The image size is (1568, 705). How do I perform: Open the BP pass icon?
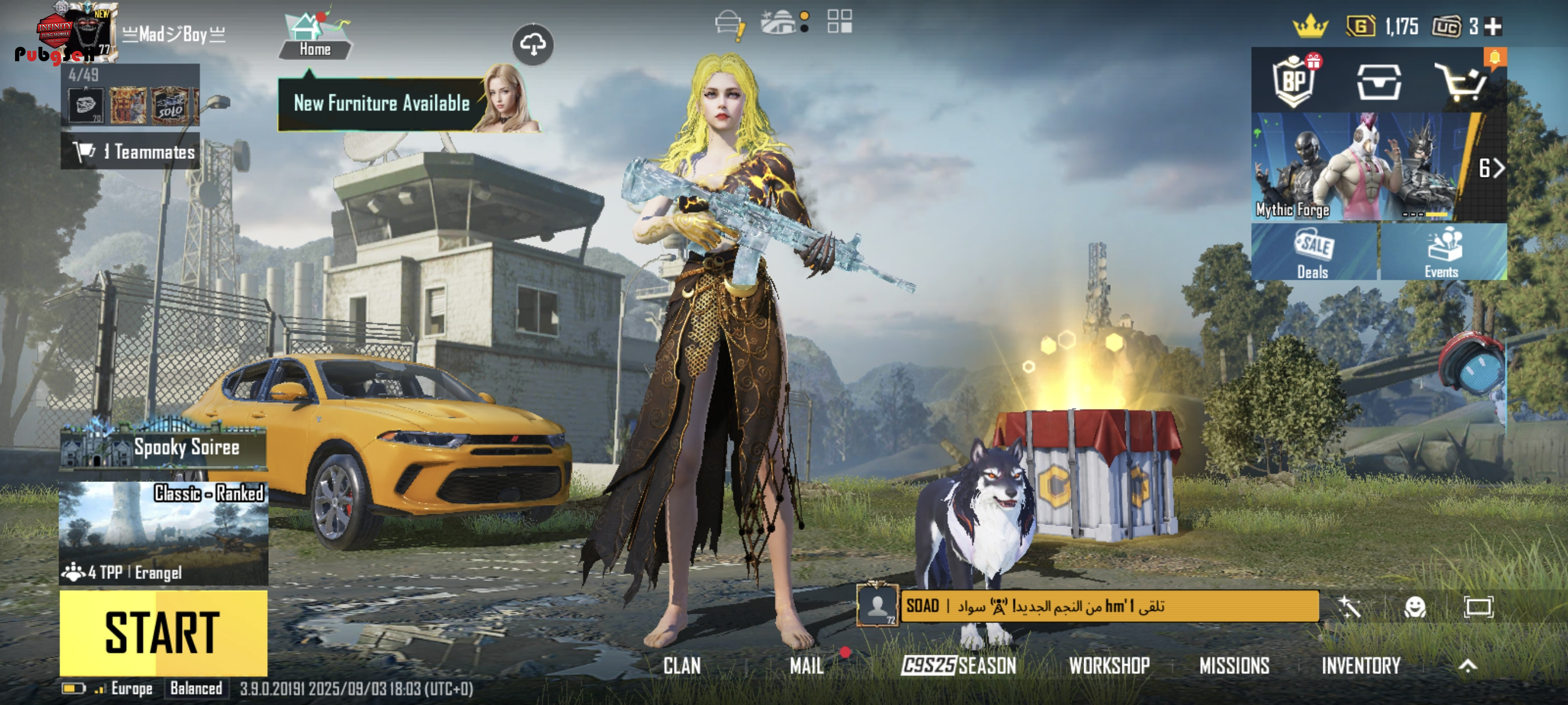(x=1293, y=82)
